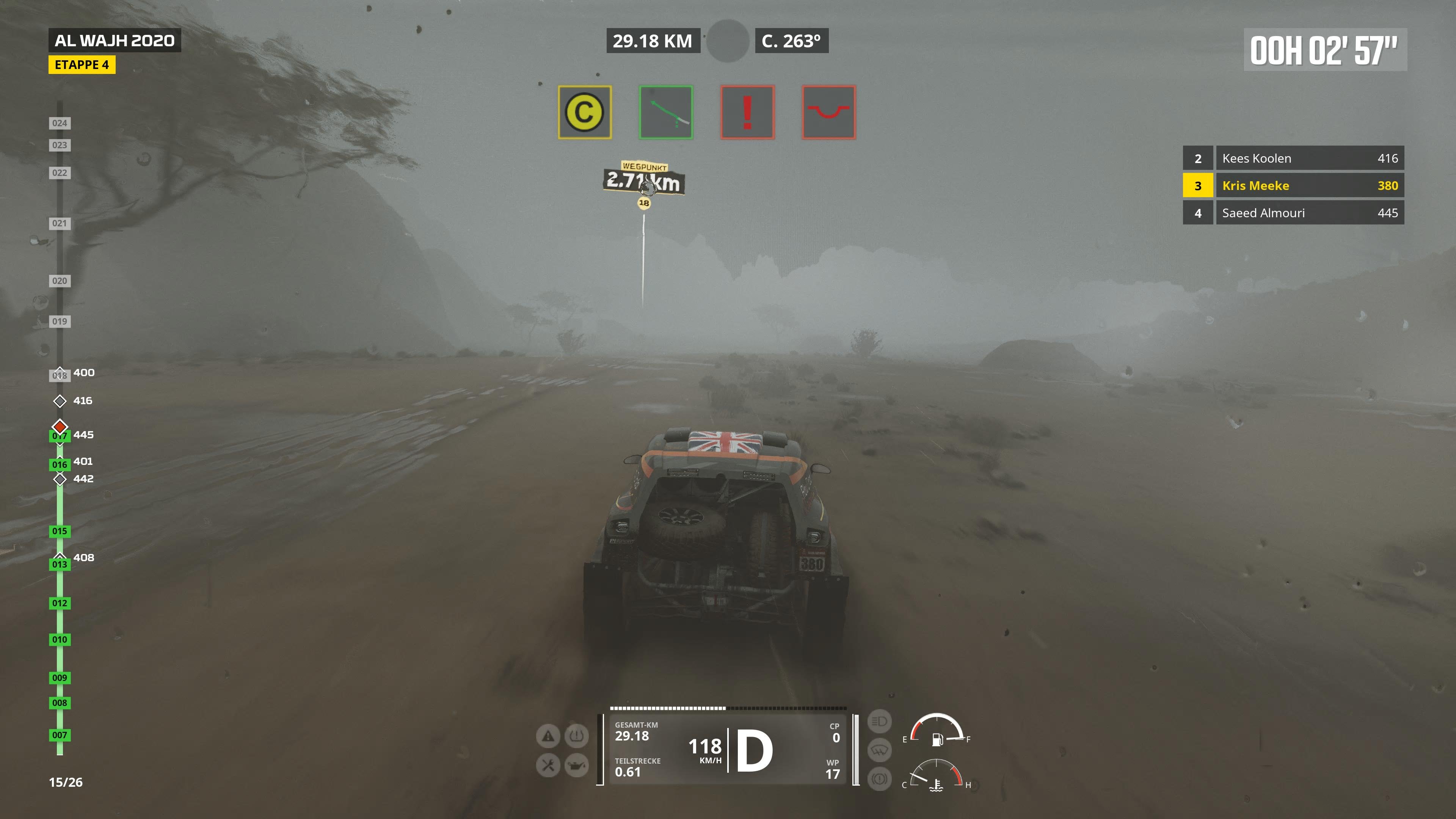
Task: Toggle the brake warning indicator
Action: click(x=880, y=778)
